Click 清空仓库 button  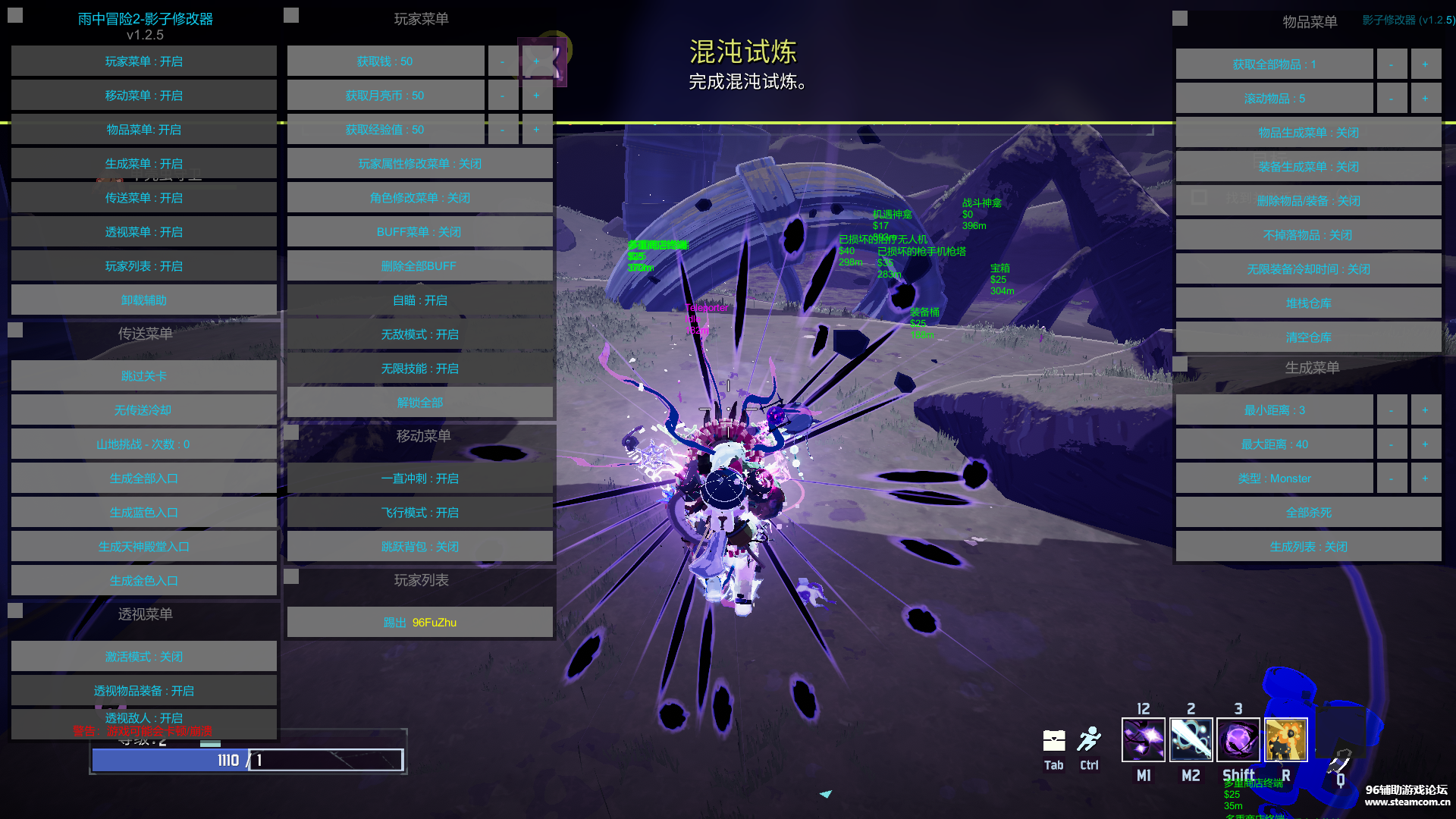click(1308, 337)
